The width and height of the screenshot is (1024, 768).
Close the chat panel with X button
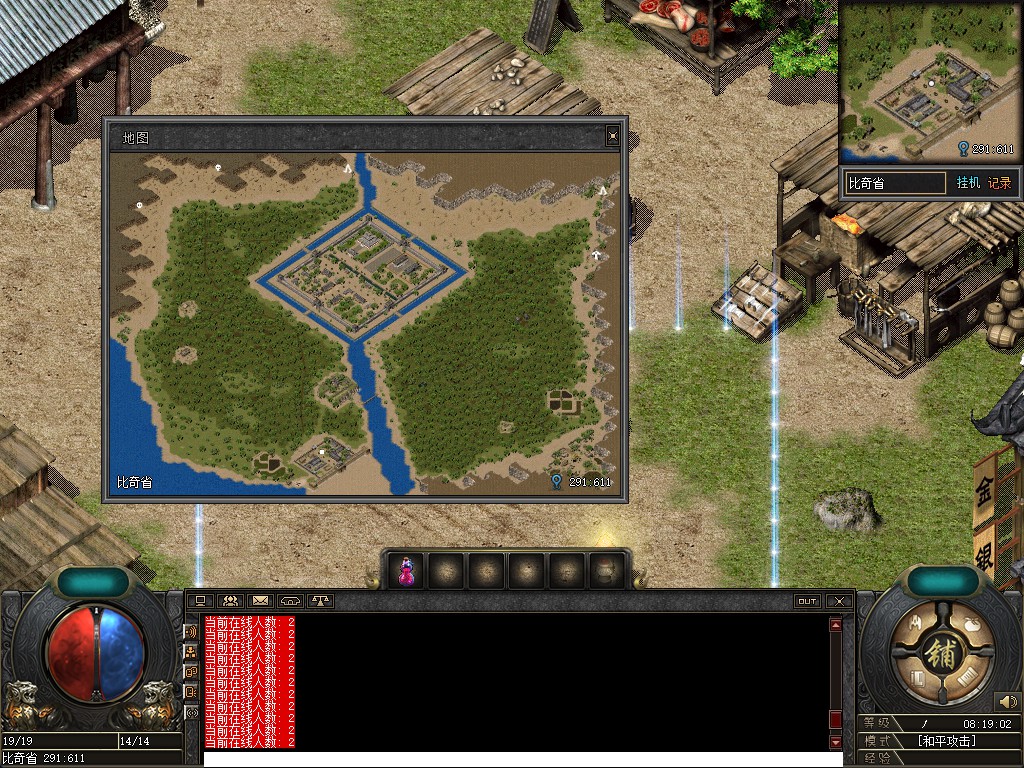click(839, 601)
